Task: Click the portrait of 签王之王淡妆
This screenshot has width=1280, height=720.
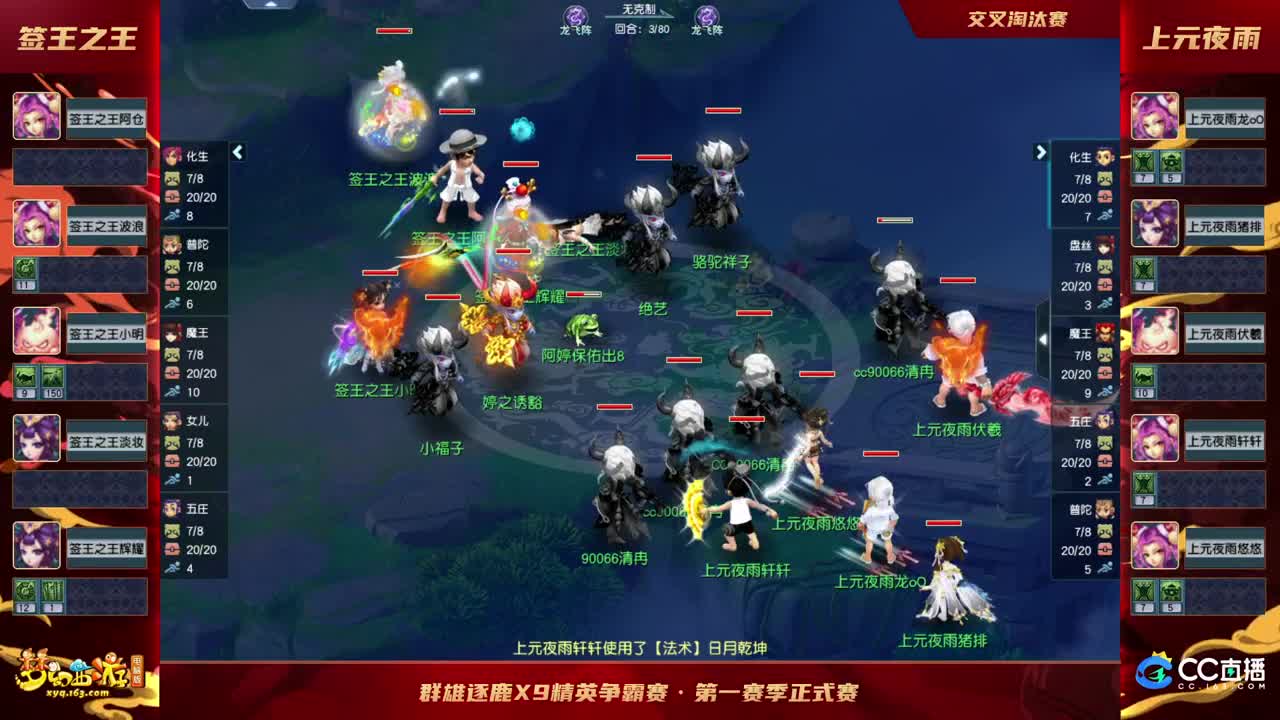Action: tap(37, 440)
